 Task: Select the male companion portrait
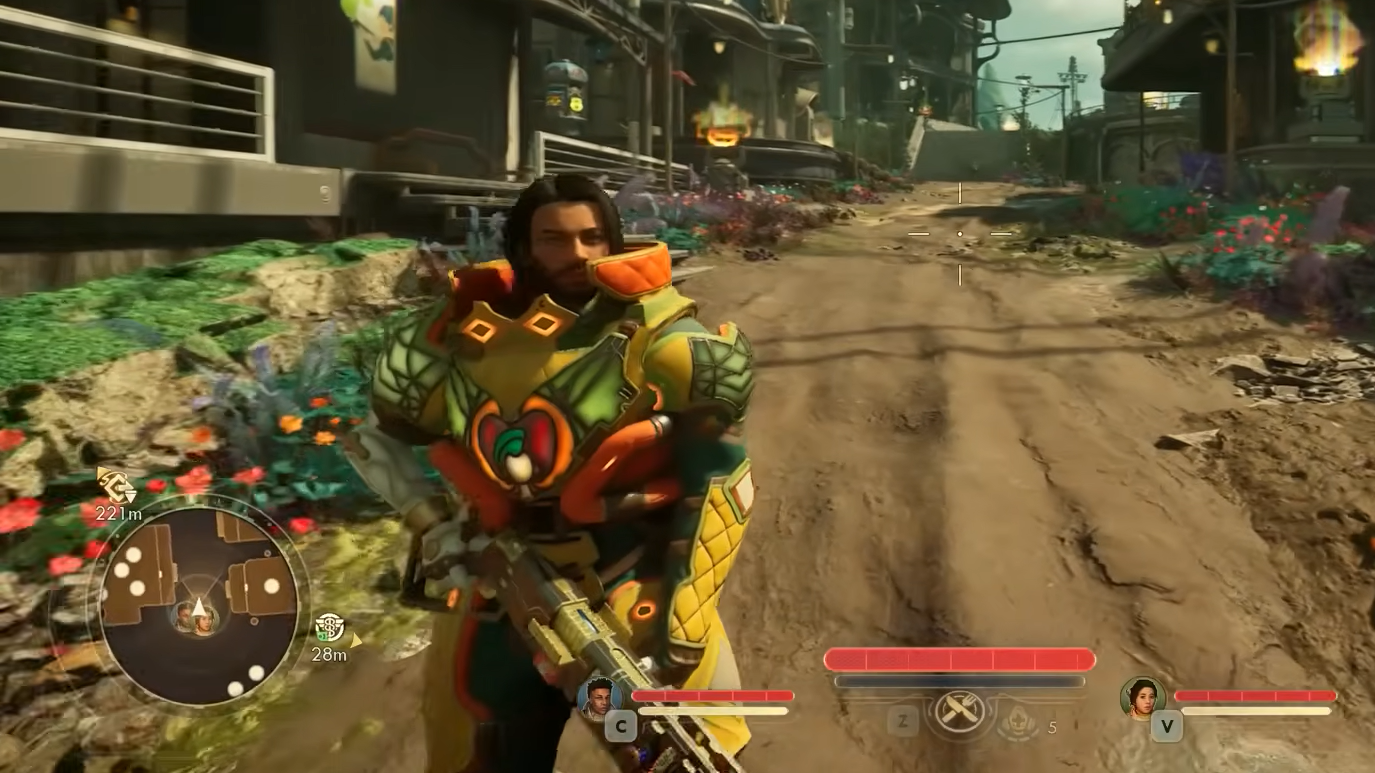[x=600, y=696]
